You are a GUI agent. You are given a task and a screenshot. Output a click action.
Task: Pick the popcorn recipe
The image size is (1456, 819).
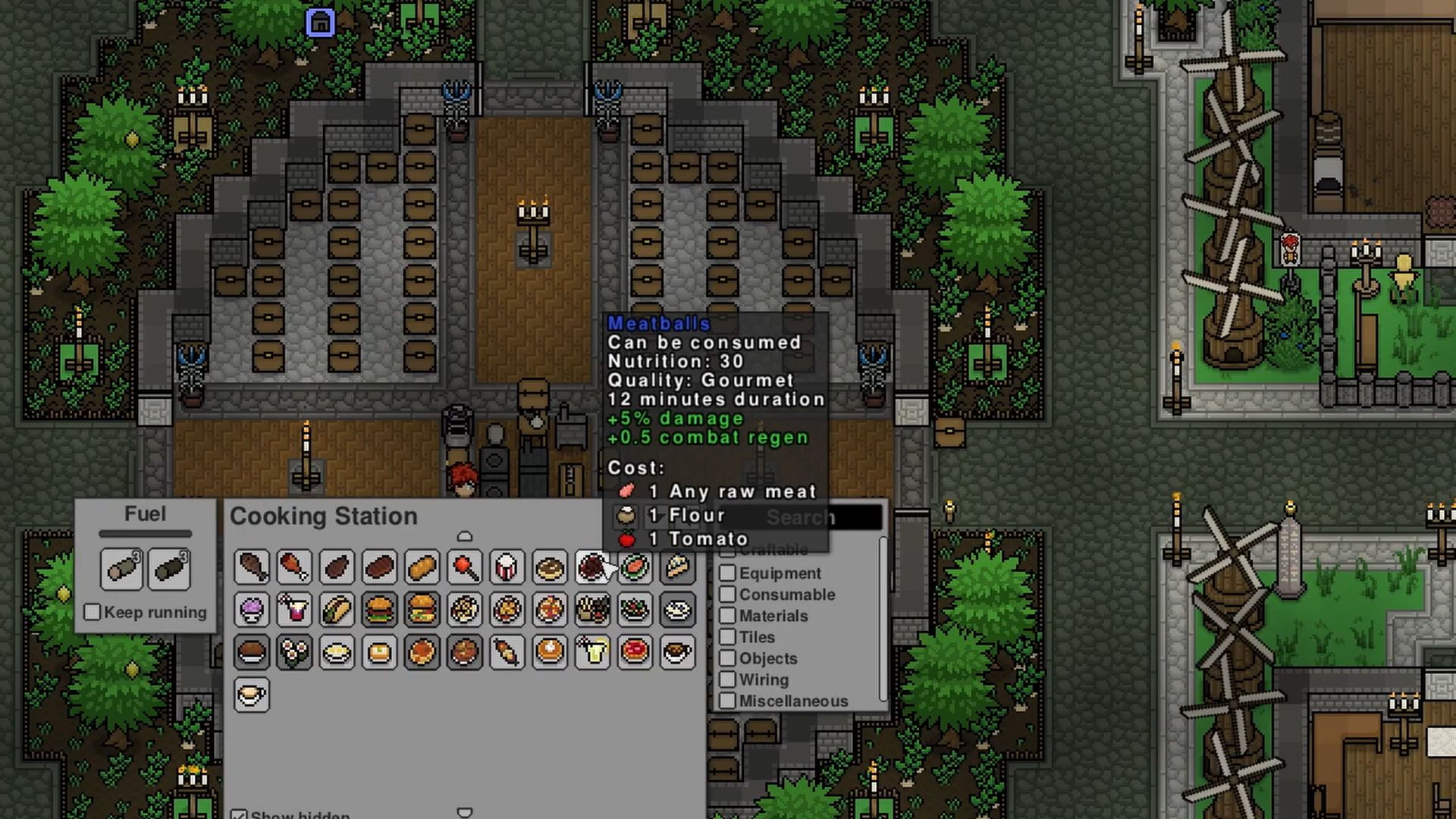[x=507, y=567]
